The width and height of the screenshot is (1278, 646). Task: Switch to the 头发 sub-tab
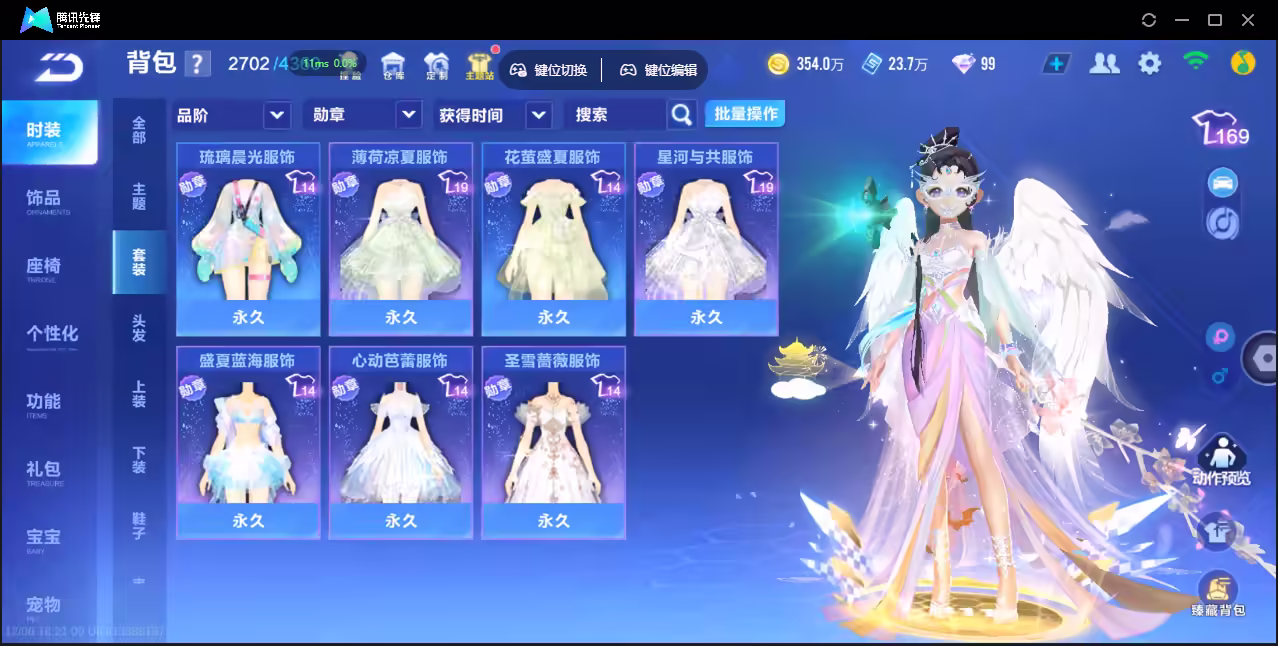click(x=139, y=328)
